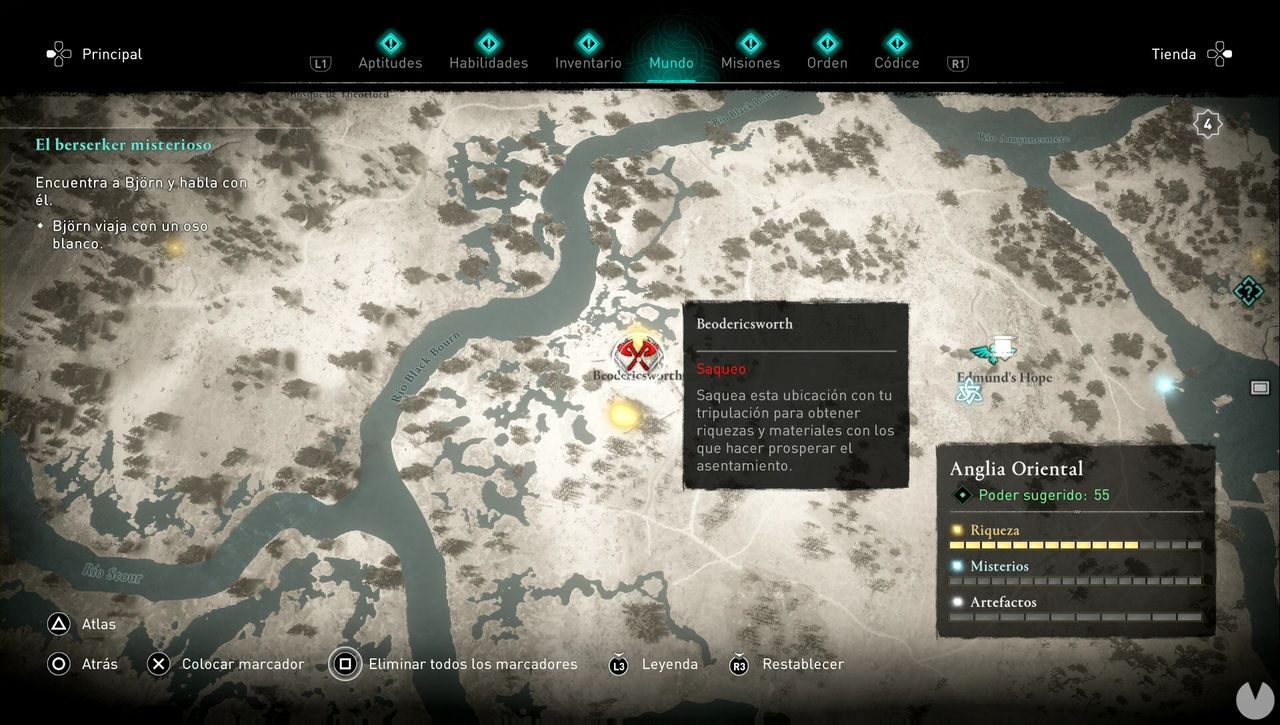Open El berserker misterioso quest tracker
The width and height of the screenshot is (1280, 725).
point(124,145)
